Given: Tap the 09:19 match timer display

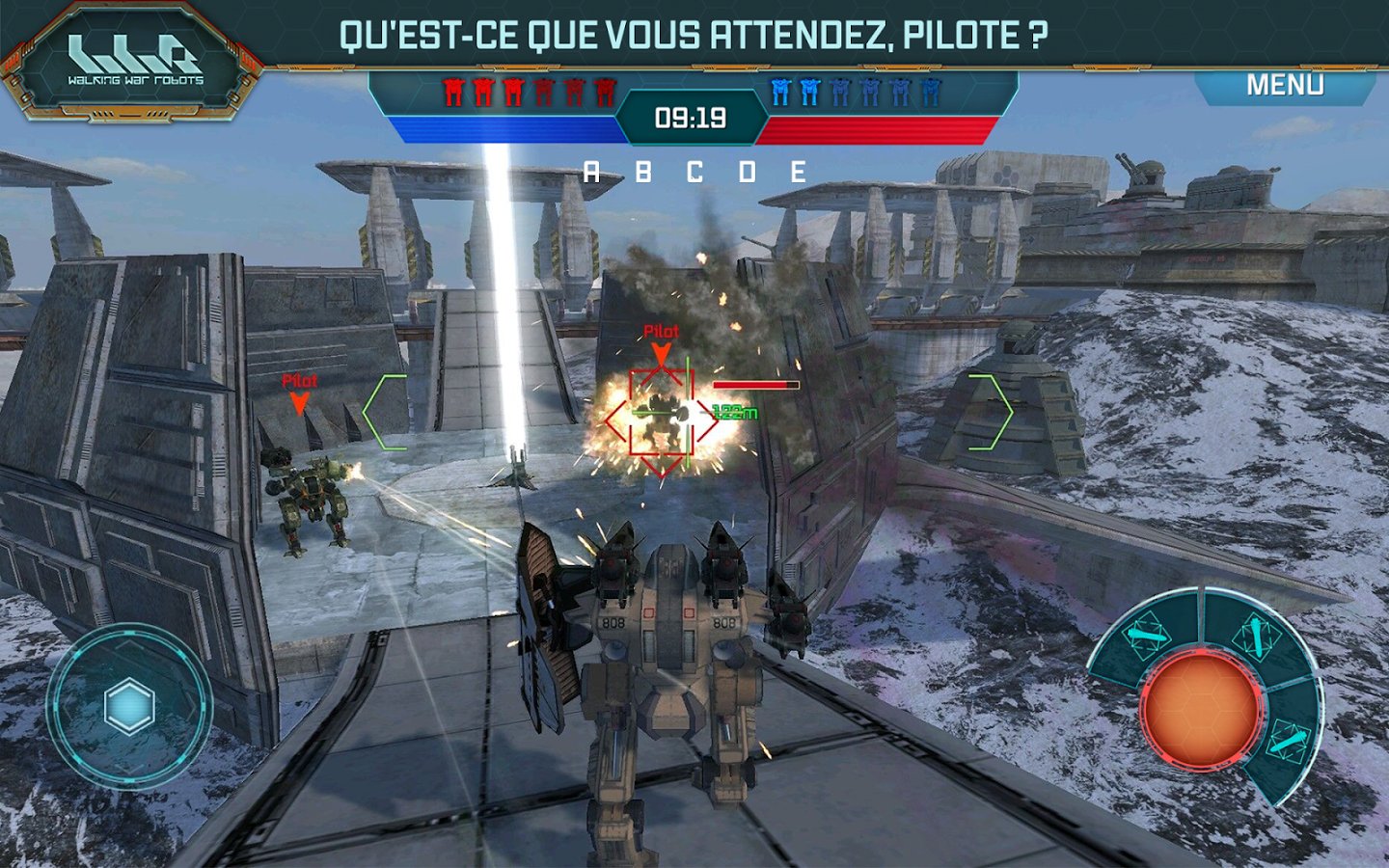Looking at the screenshot, I should [693, 119].
